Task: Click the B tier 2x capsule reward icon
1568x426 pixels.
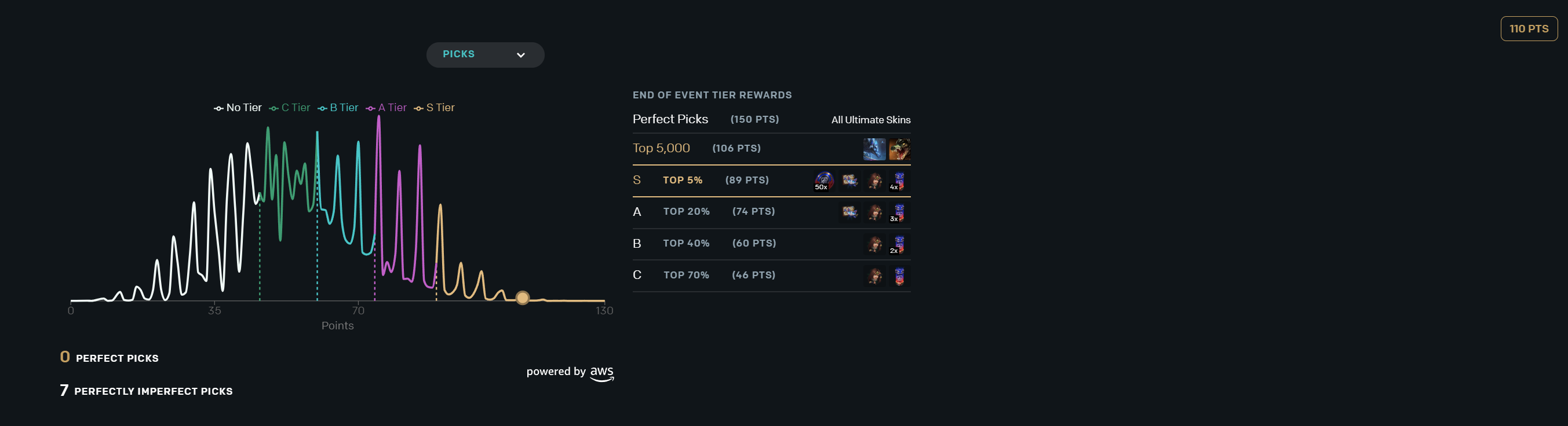Action: (898, 244)
